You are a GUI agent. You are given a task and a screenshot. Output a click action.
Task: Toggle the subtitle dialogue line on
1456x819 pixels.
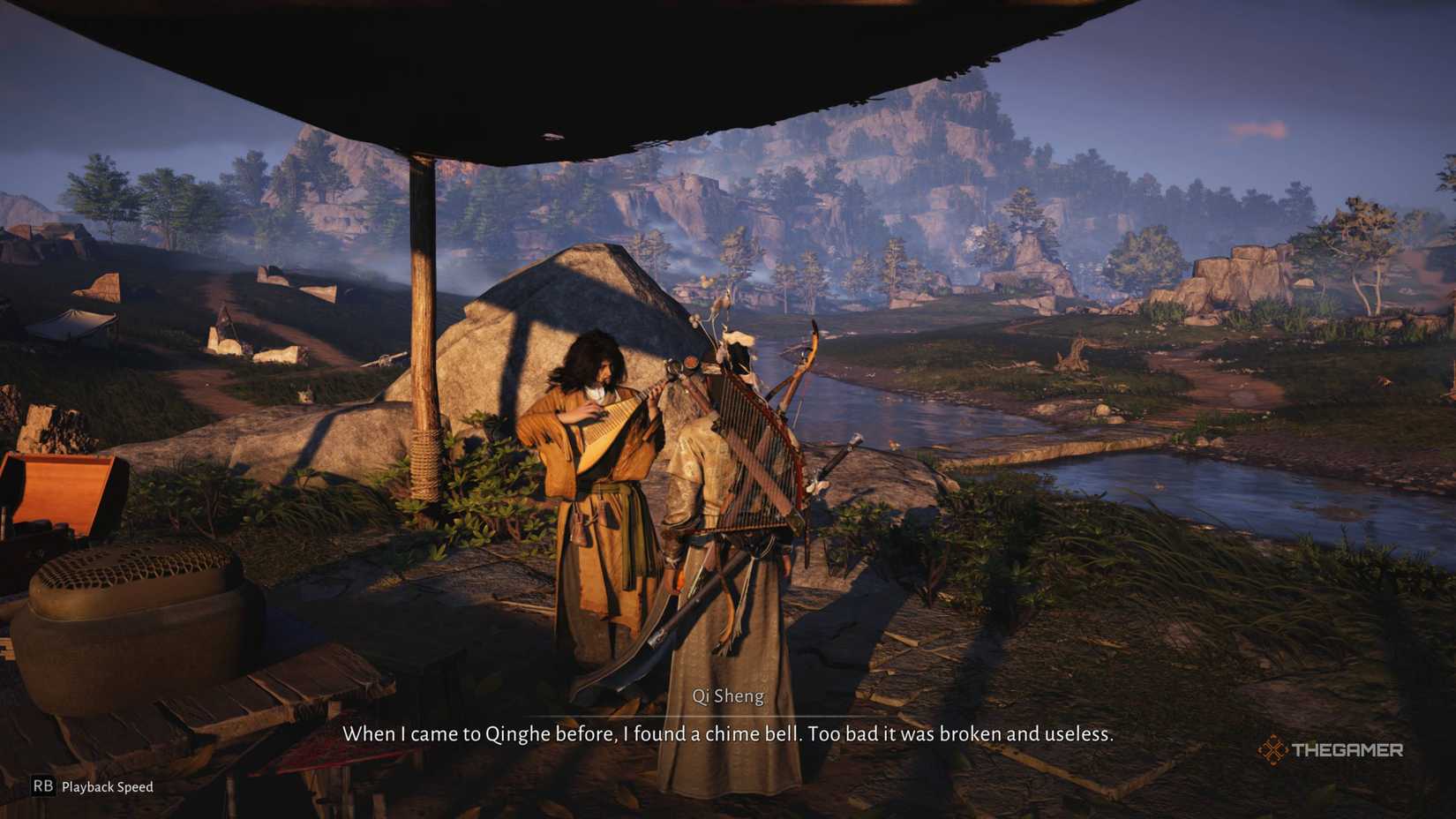pyautogui.click(x=731, y=733)
